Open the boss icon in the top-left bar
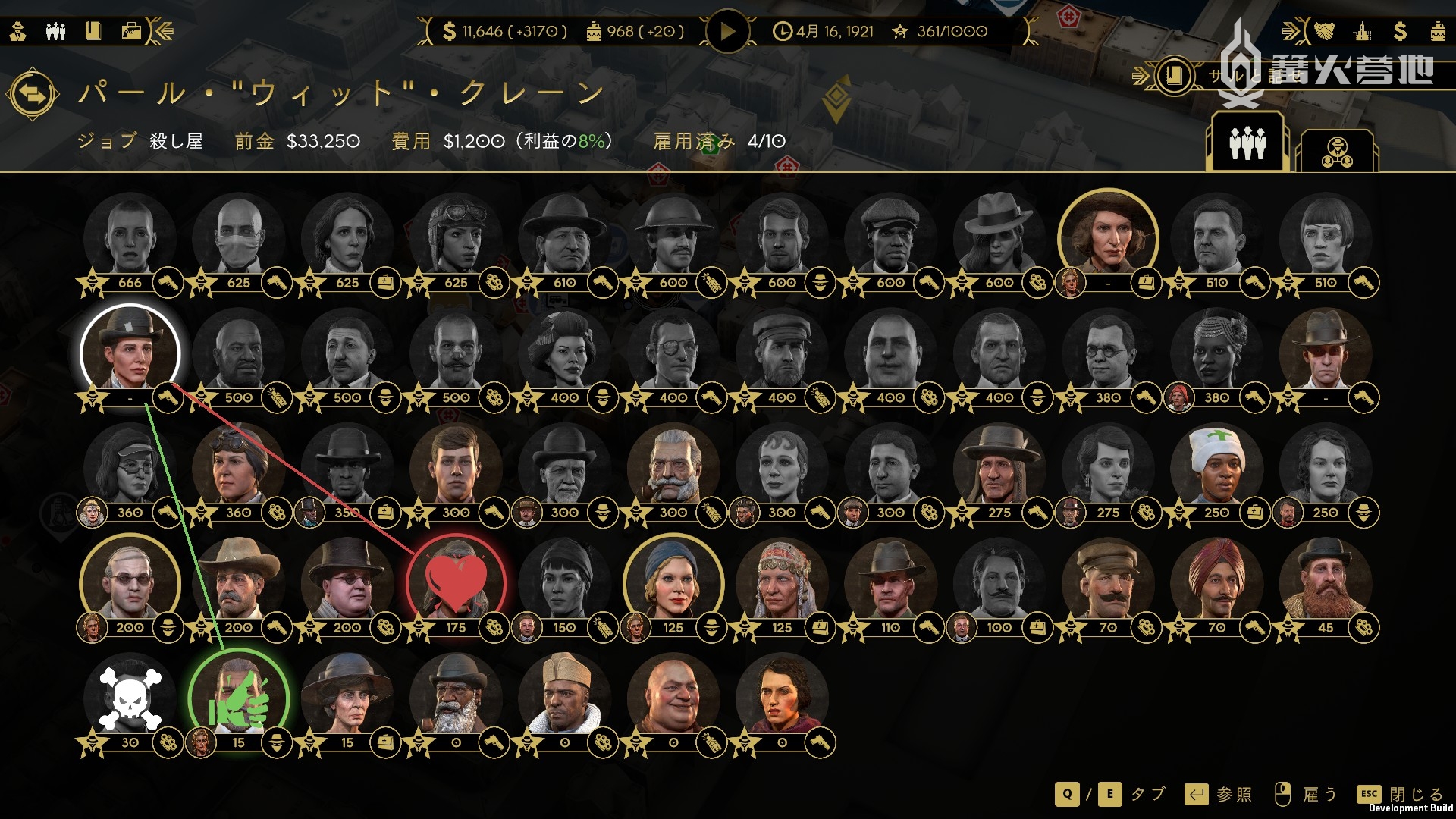 pyautogui.click(x=18, y=32)
